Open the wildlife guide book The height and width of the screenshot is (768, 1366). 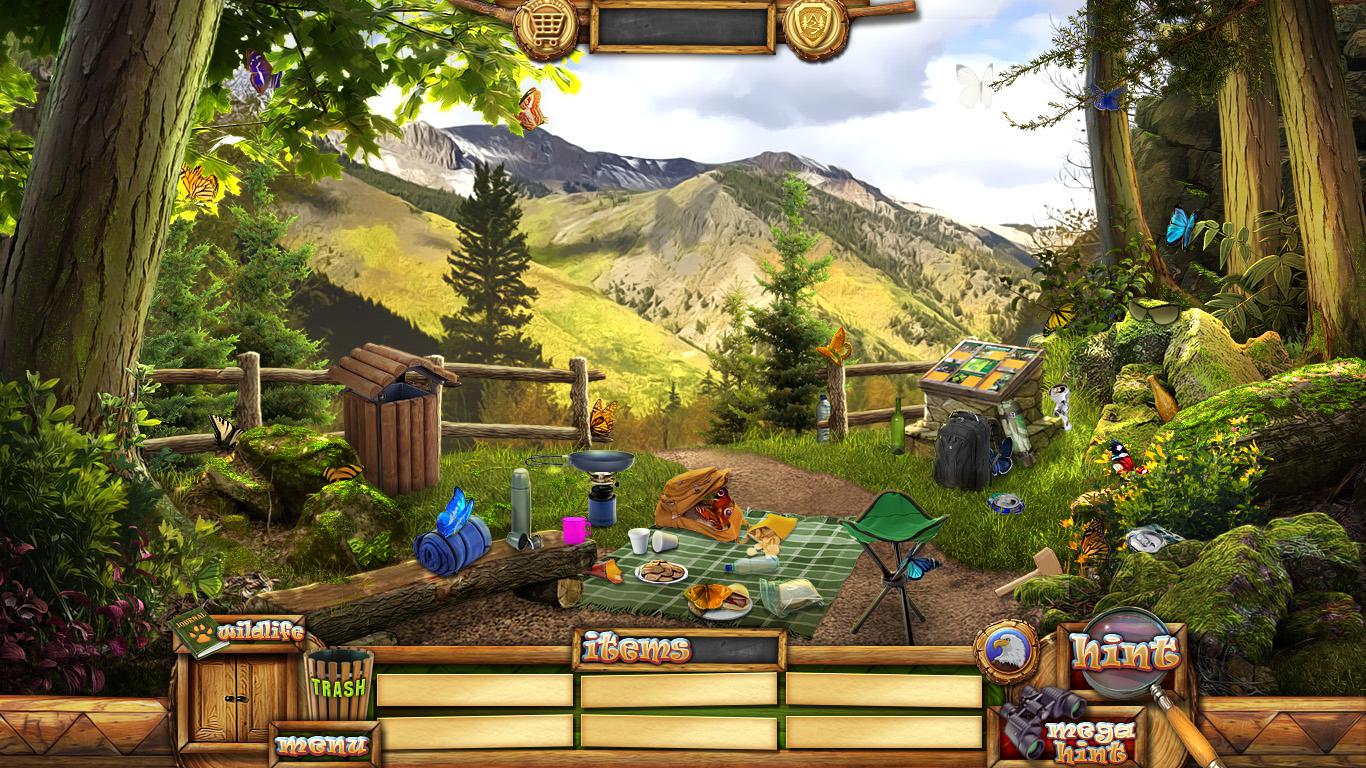tap(199, 633)
